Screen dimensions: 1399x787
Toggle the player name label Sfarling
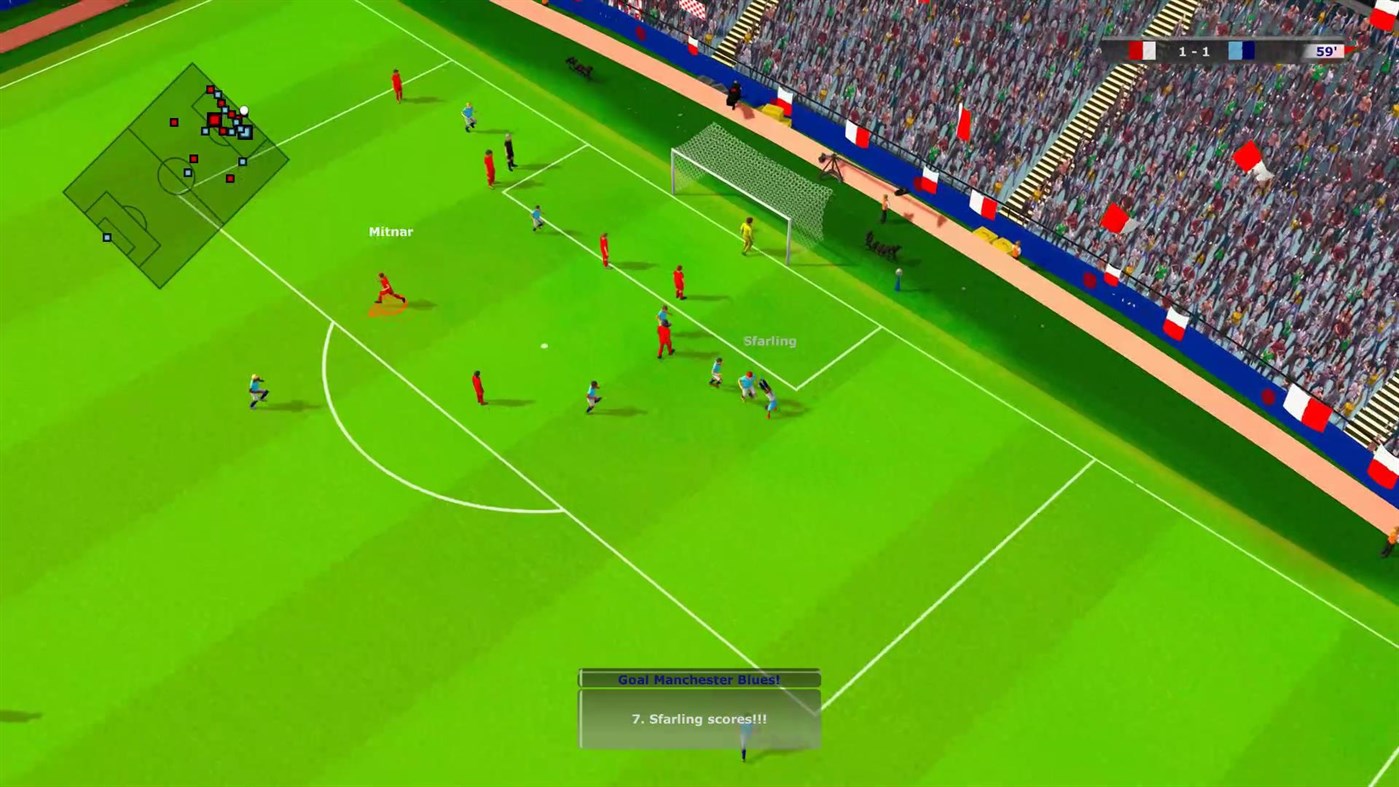click(769, 340)
